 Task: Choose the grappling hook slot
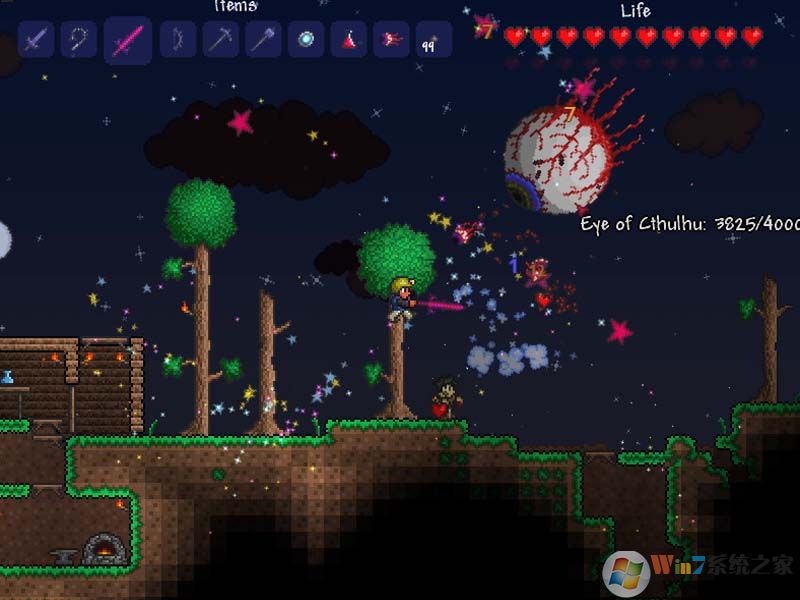78,40
